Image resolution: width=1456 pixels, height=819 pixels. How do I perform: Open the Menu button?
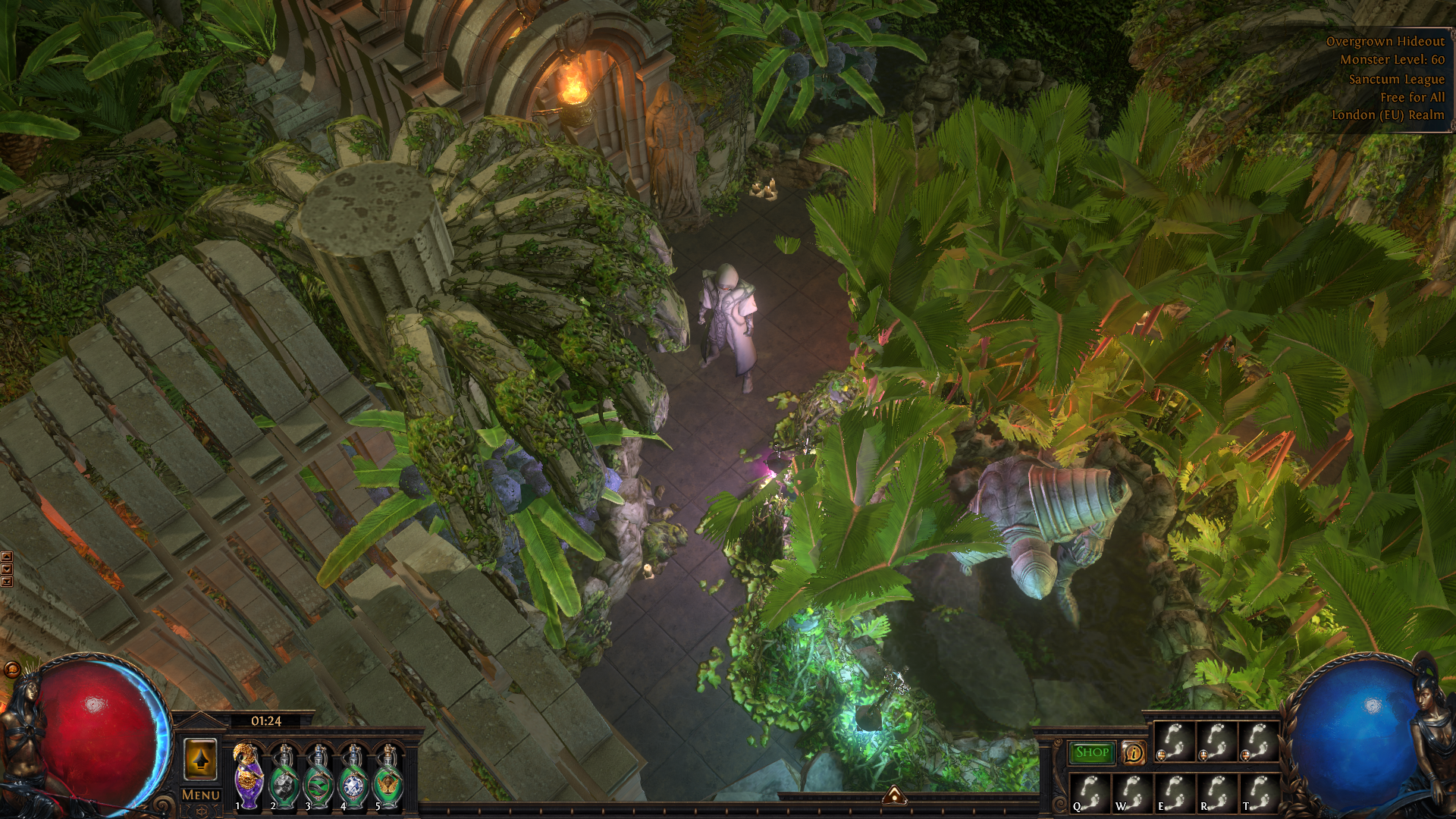(x=201, y=795)
